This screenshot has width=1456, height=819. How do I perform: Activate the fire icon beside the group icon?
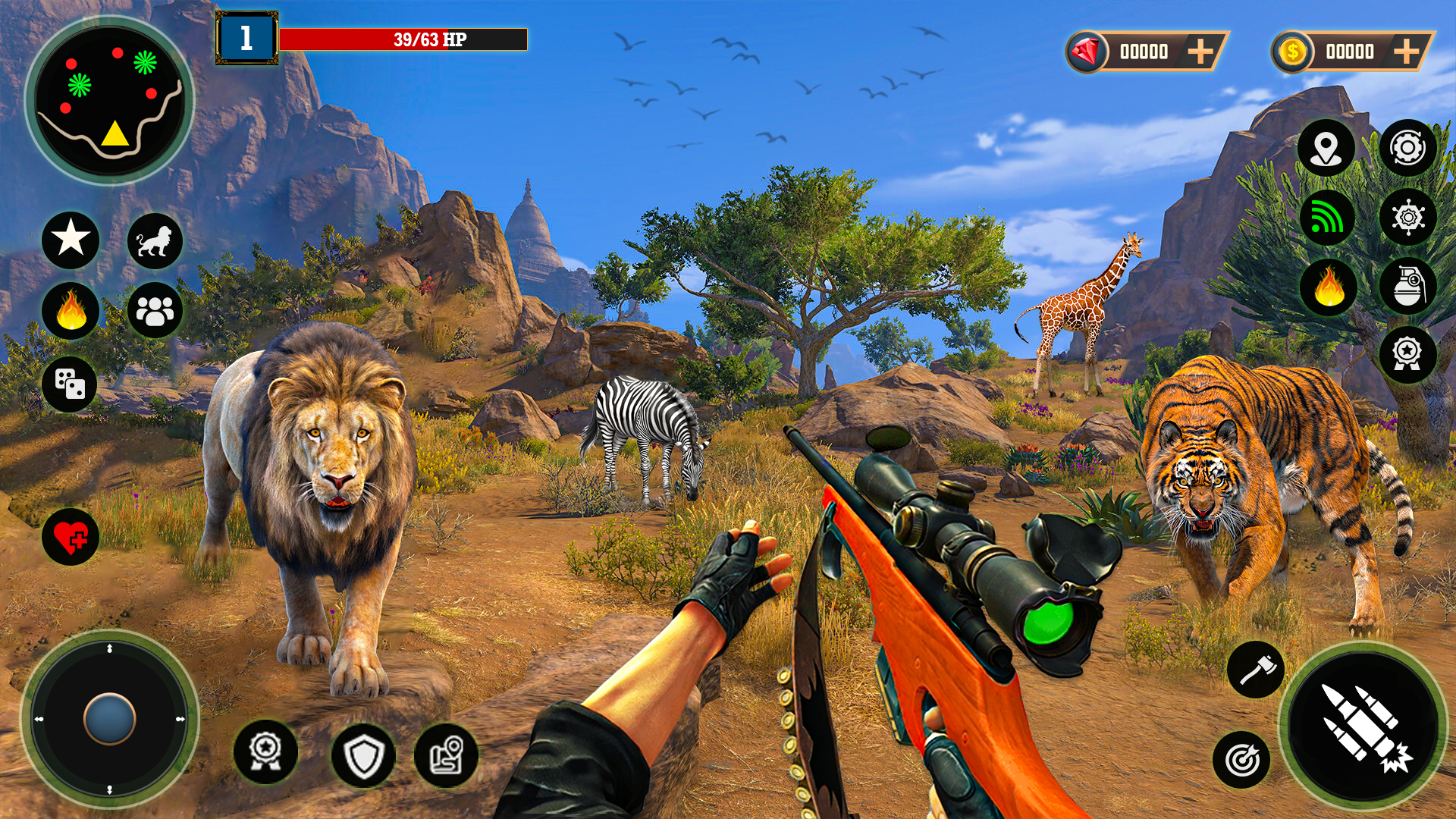click(71, 310)
